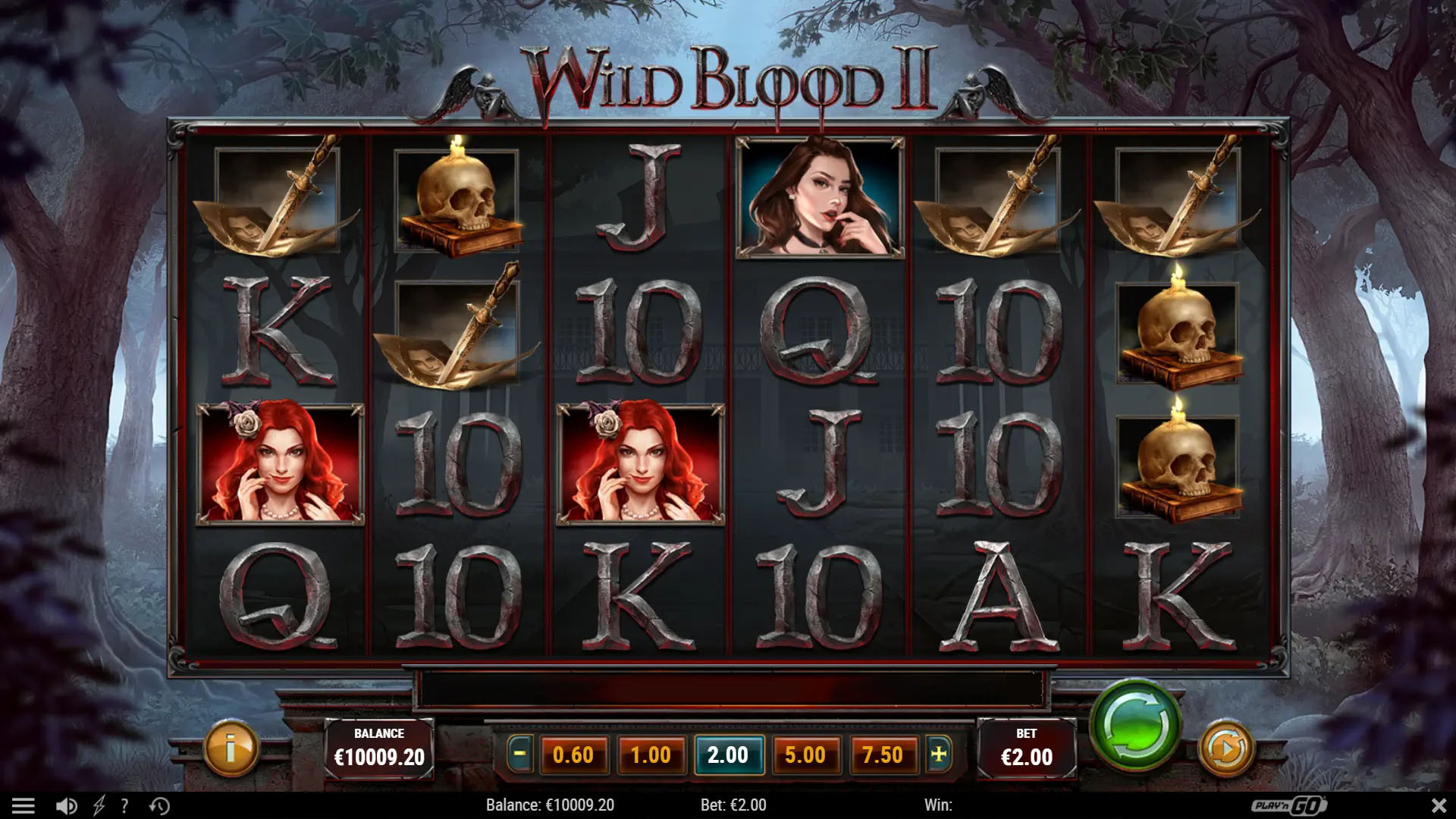Increase bet with the plus button

click(x=937, y=755)
